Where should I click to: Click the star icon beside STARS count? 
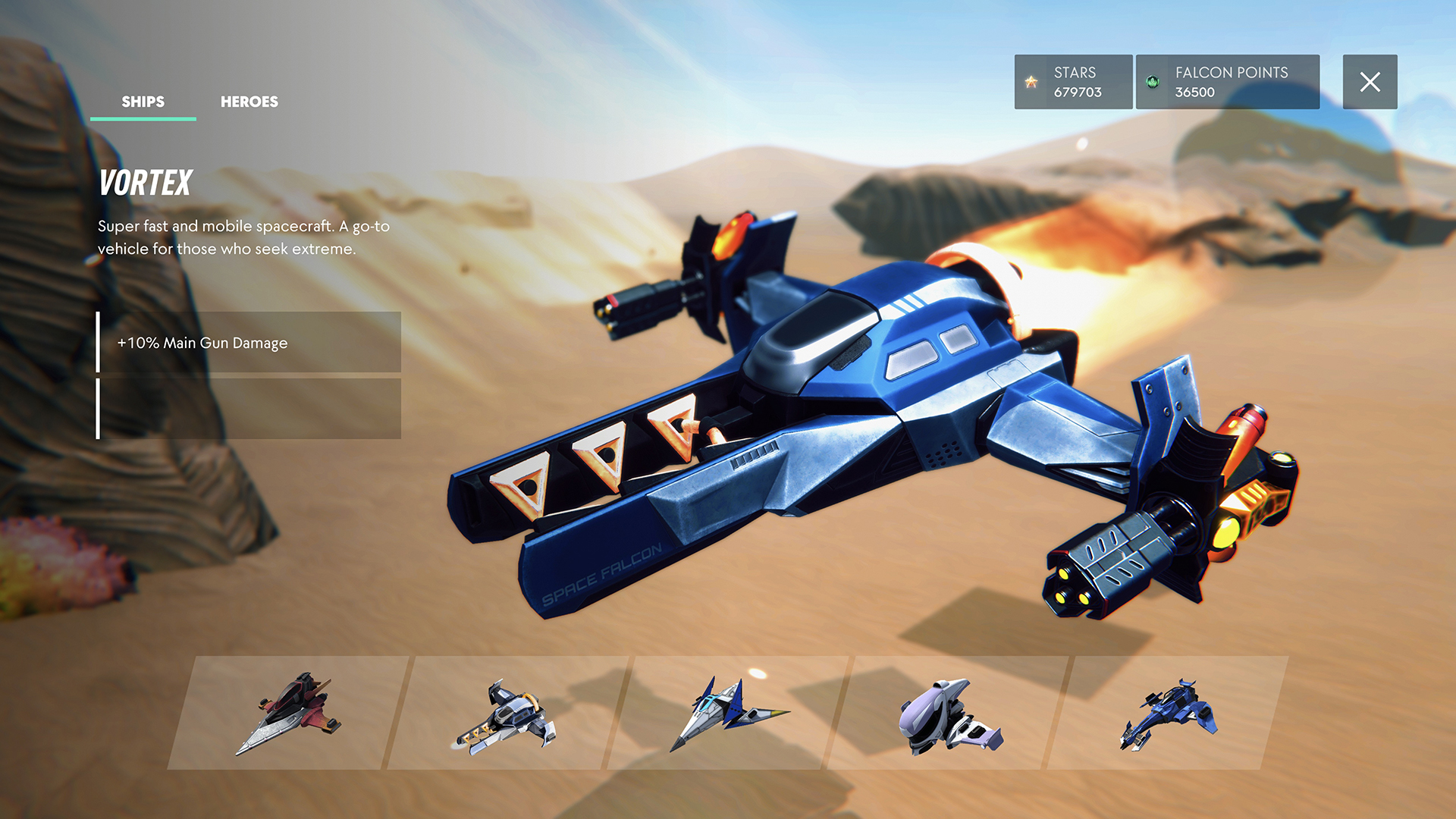tap(1030, 82)
